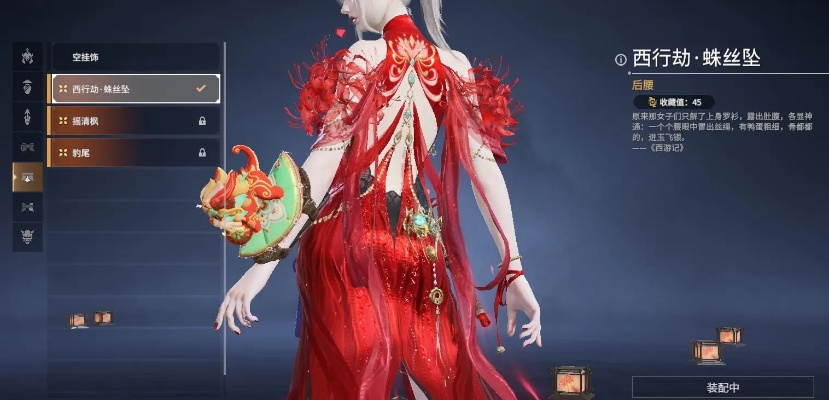Click the 装配中 equip button
Viewport: 829px width, 400px height.
(722, 387)
